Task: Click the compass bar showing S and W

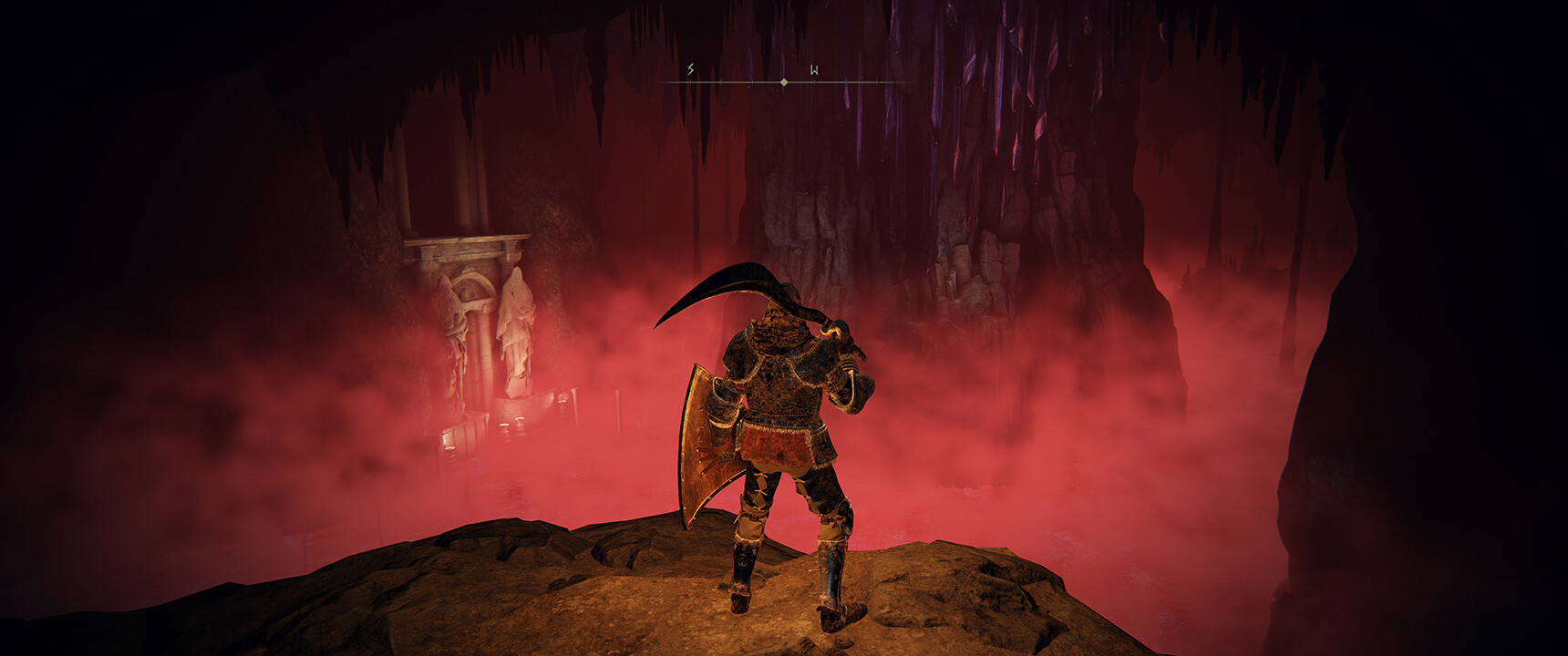Action: pos(782,81)
